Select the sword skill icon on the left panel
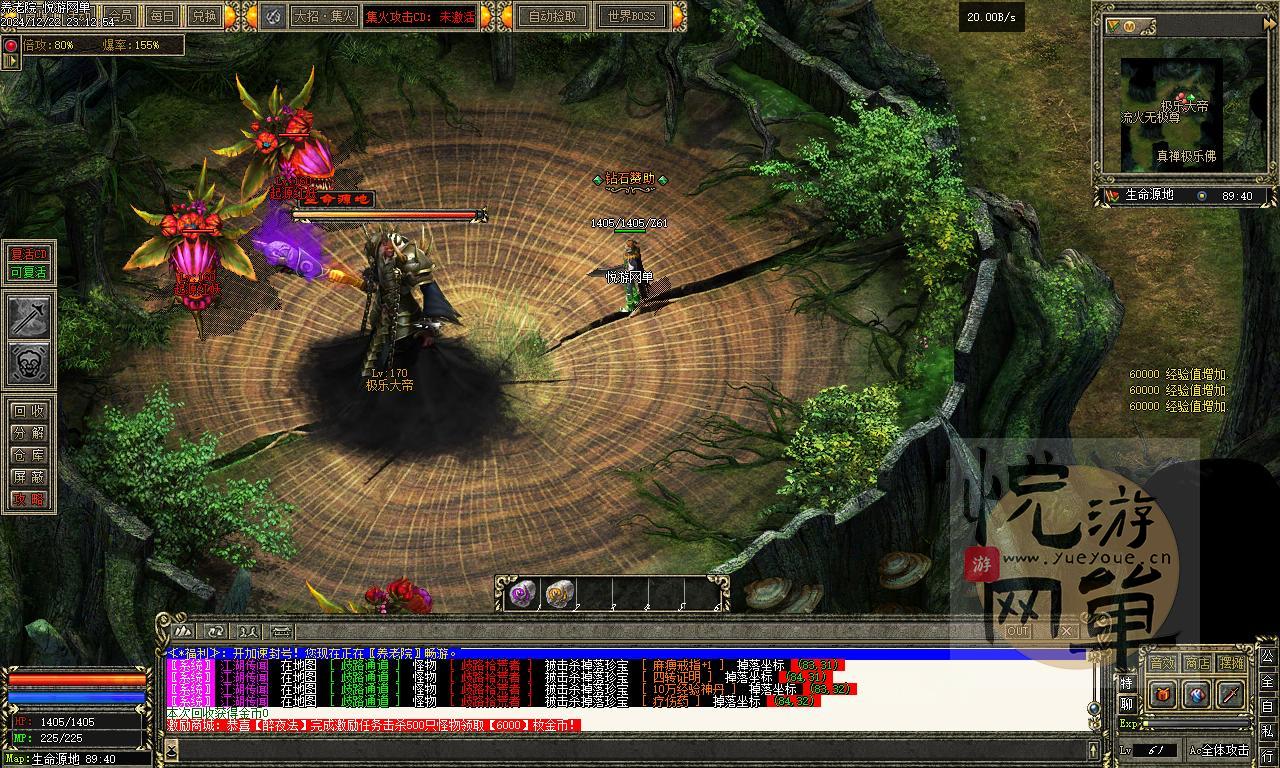The height and width of the screenshot is (768, 1280). (30, 317)
